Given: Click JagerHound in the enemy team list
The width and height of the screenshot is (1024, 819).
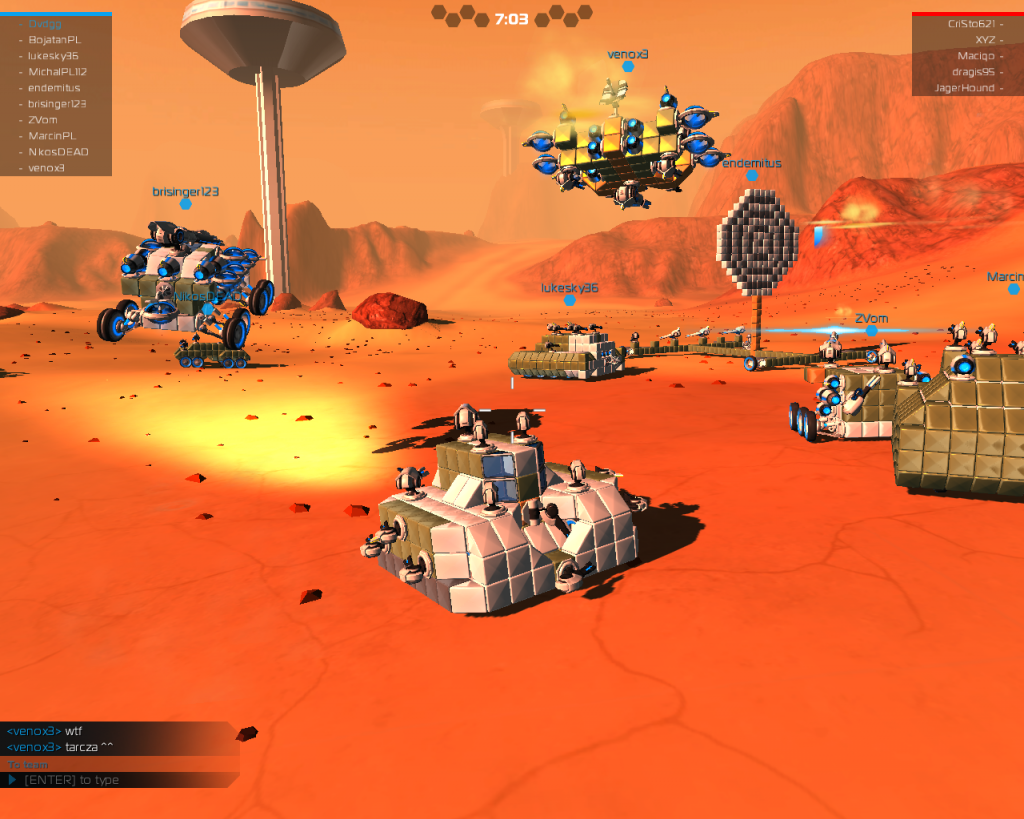Looking at the screenshot, I should pos(964,88).
